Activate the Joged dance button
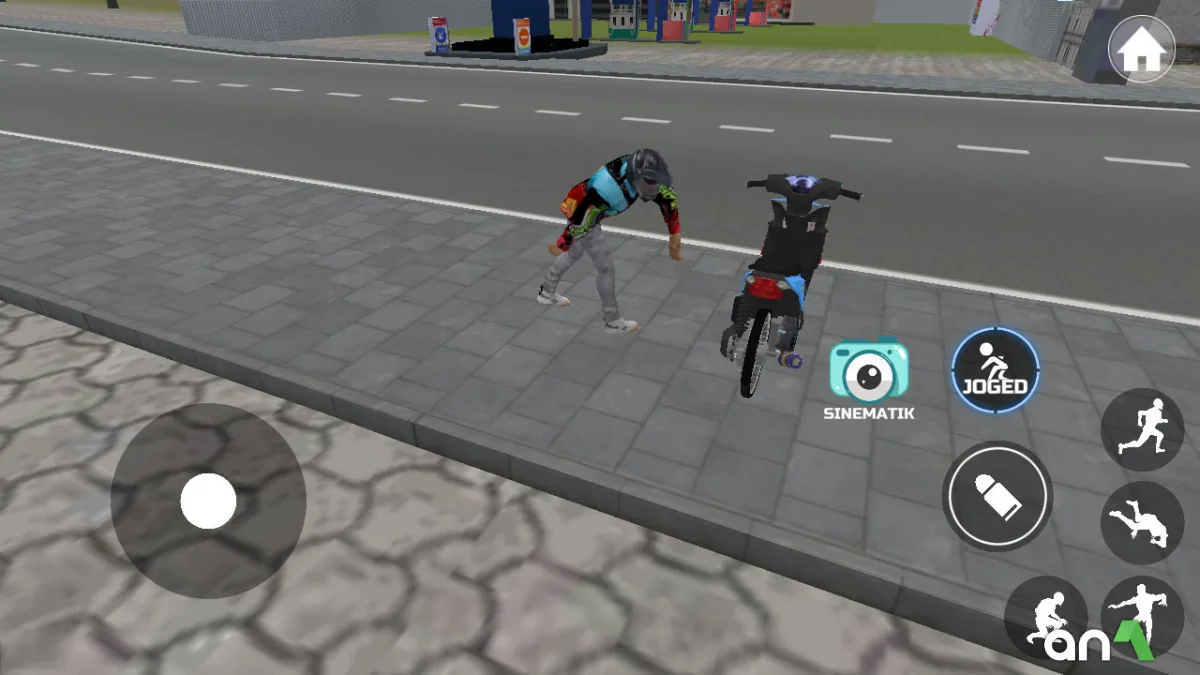 click(995, 370)
